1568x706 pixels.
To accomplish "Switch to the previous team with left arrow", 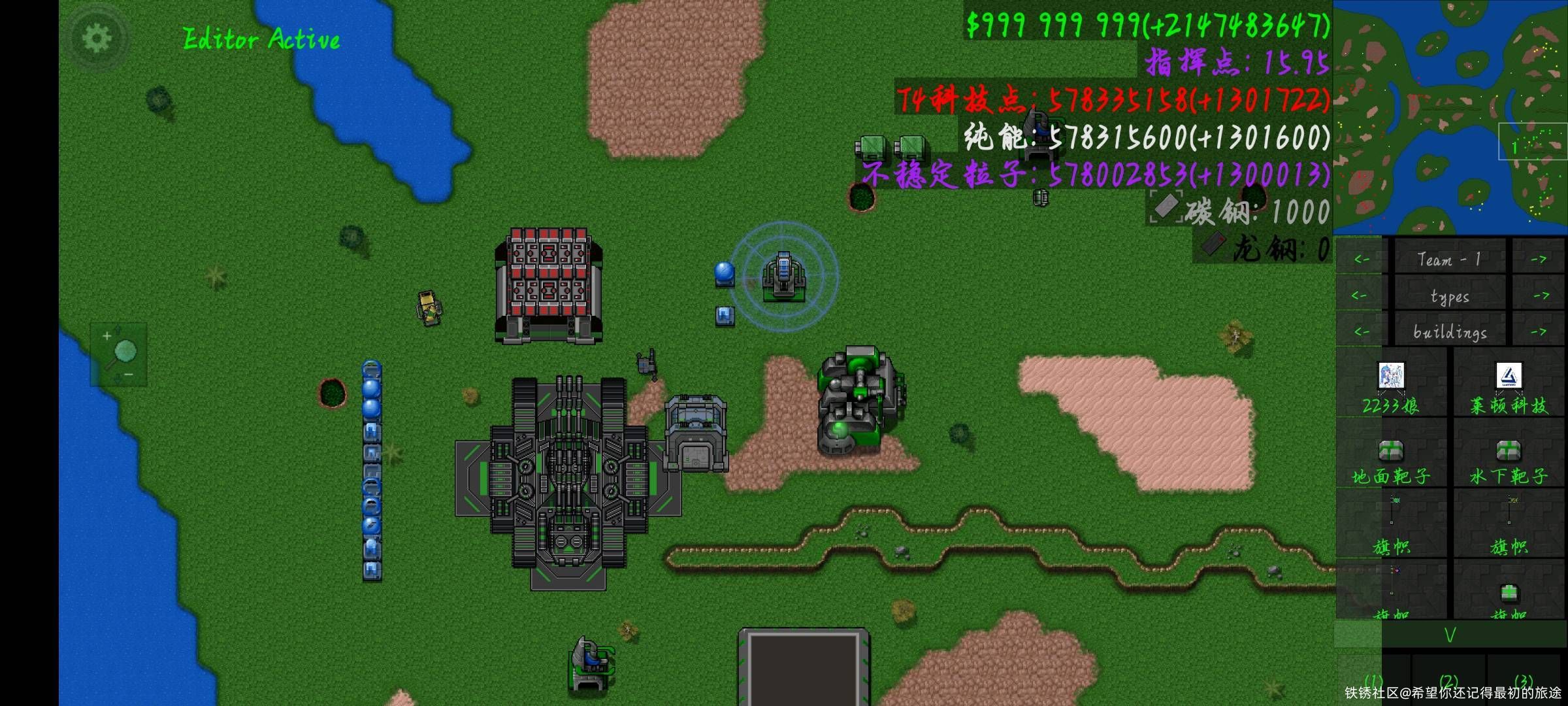I will point(1361,260).
